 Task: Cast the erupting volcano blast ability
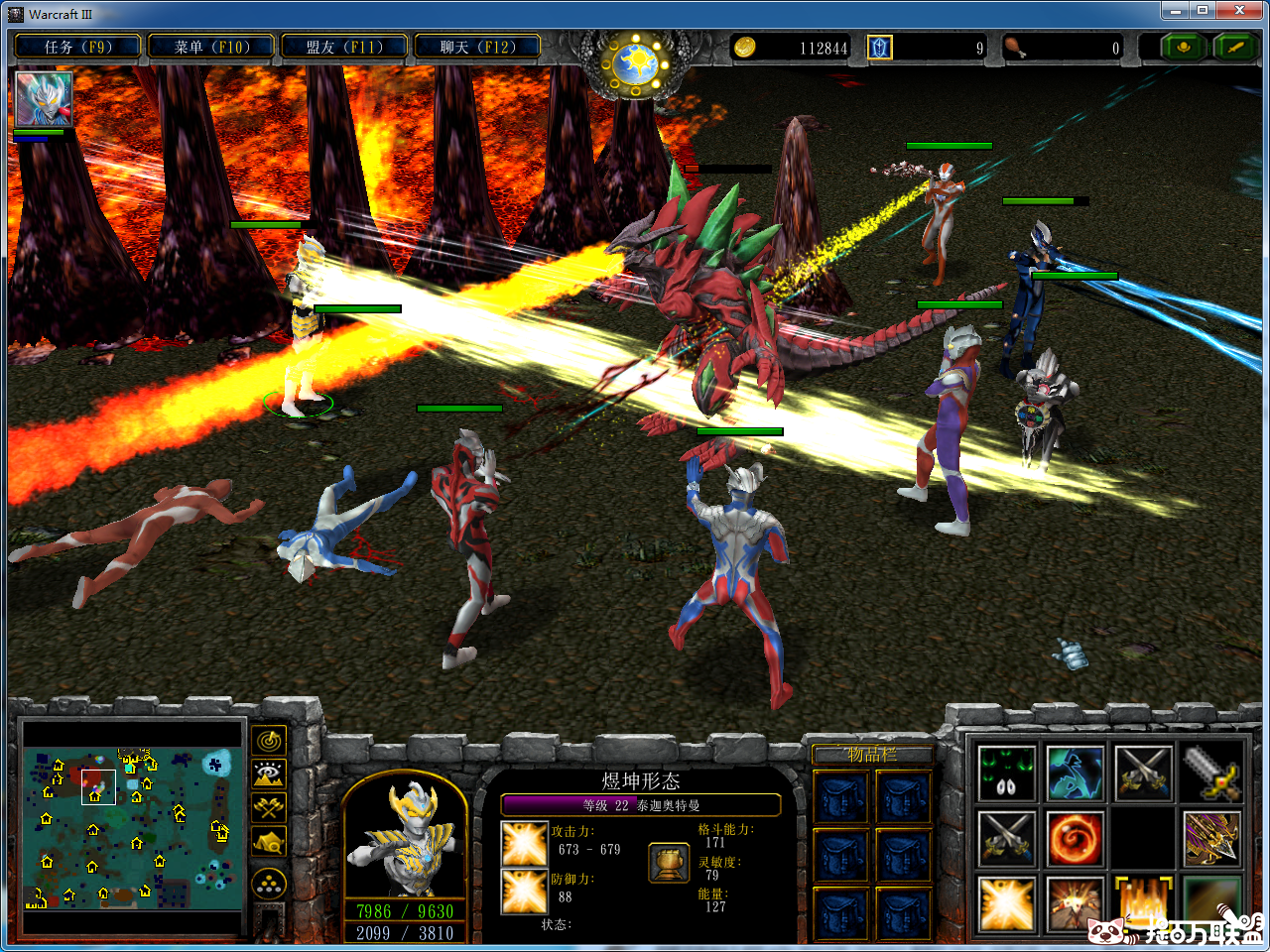coord(1075,904)
